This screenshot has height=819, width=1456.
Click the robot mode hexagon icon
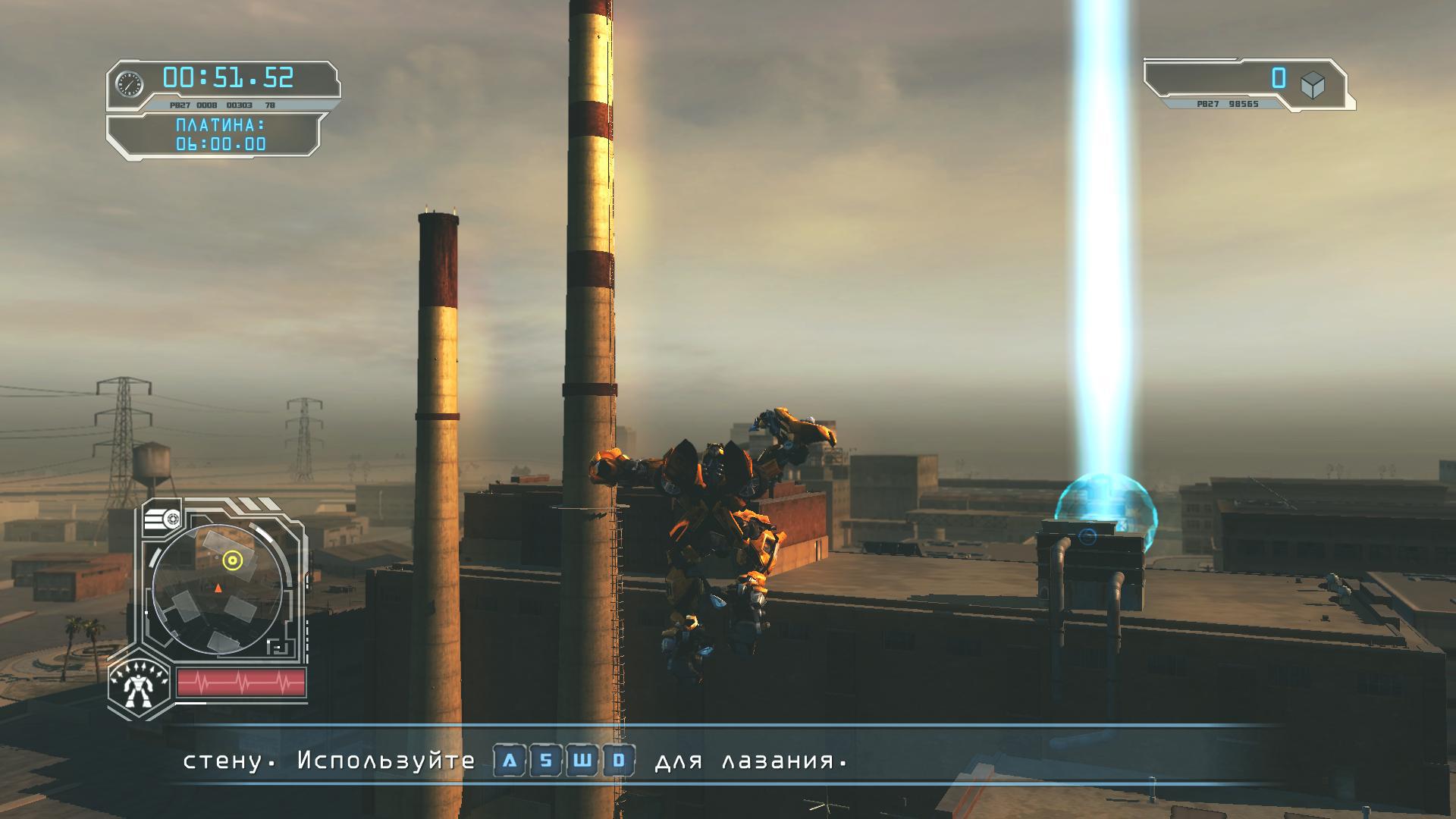[139, 686]
